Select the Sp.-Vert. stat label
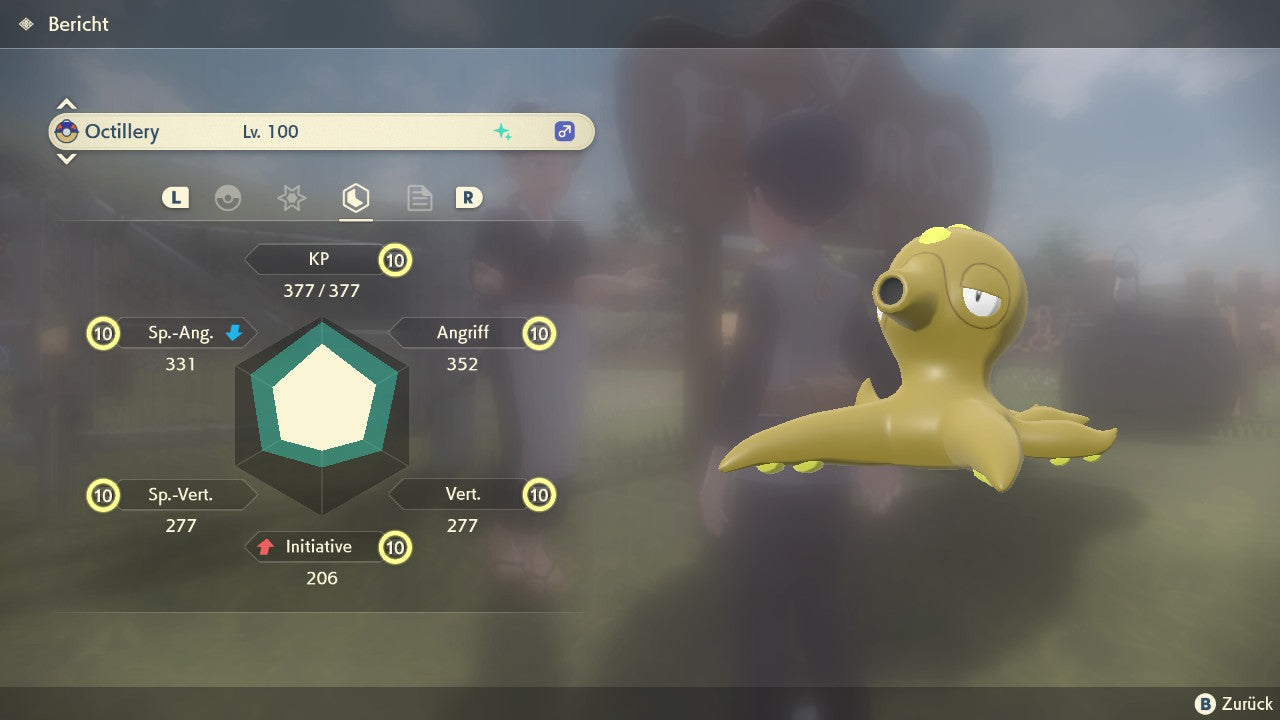Image resolution: width=1280 pixels, height=720 pixels. tap(181, 494)
